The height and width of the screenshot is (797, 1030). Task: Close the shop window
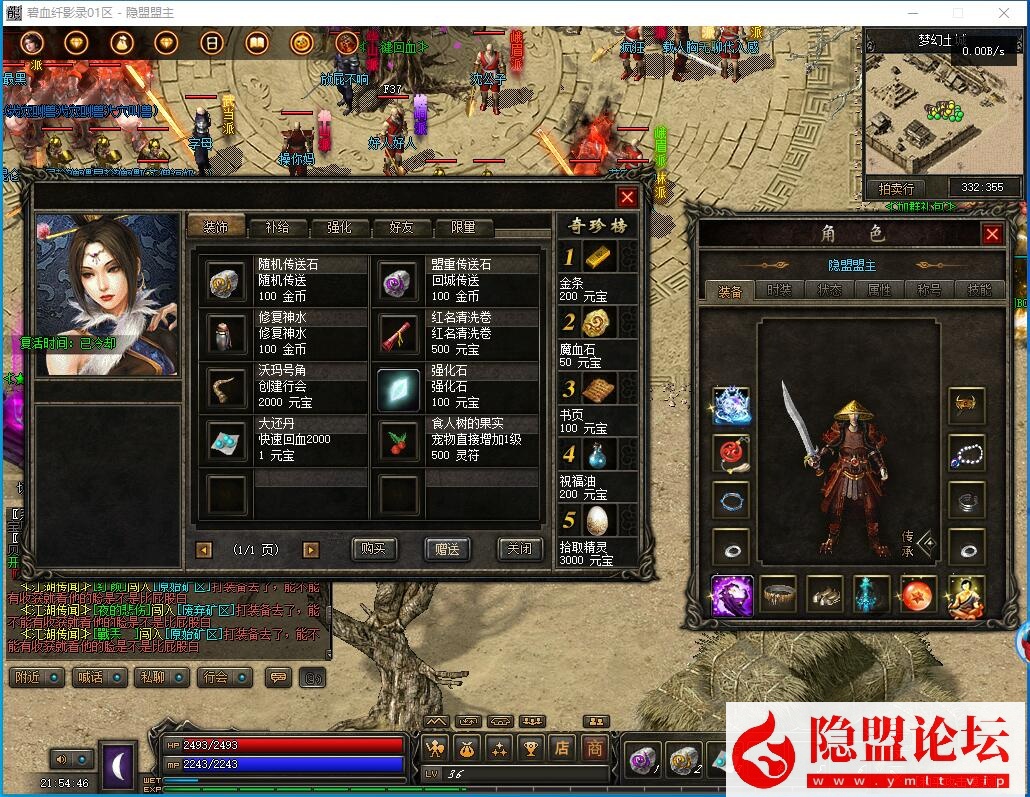pos(627,198)
